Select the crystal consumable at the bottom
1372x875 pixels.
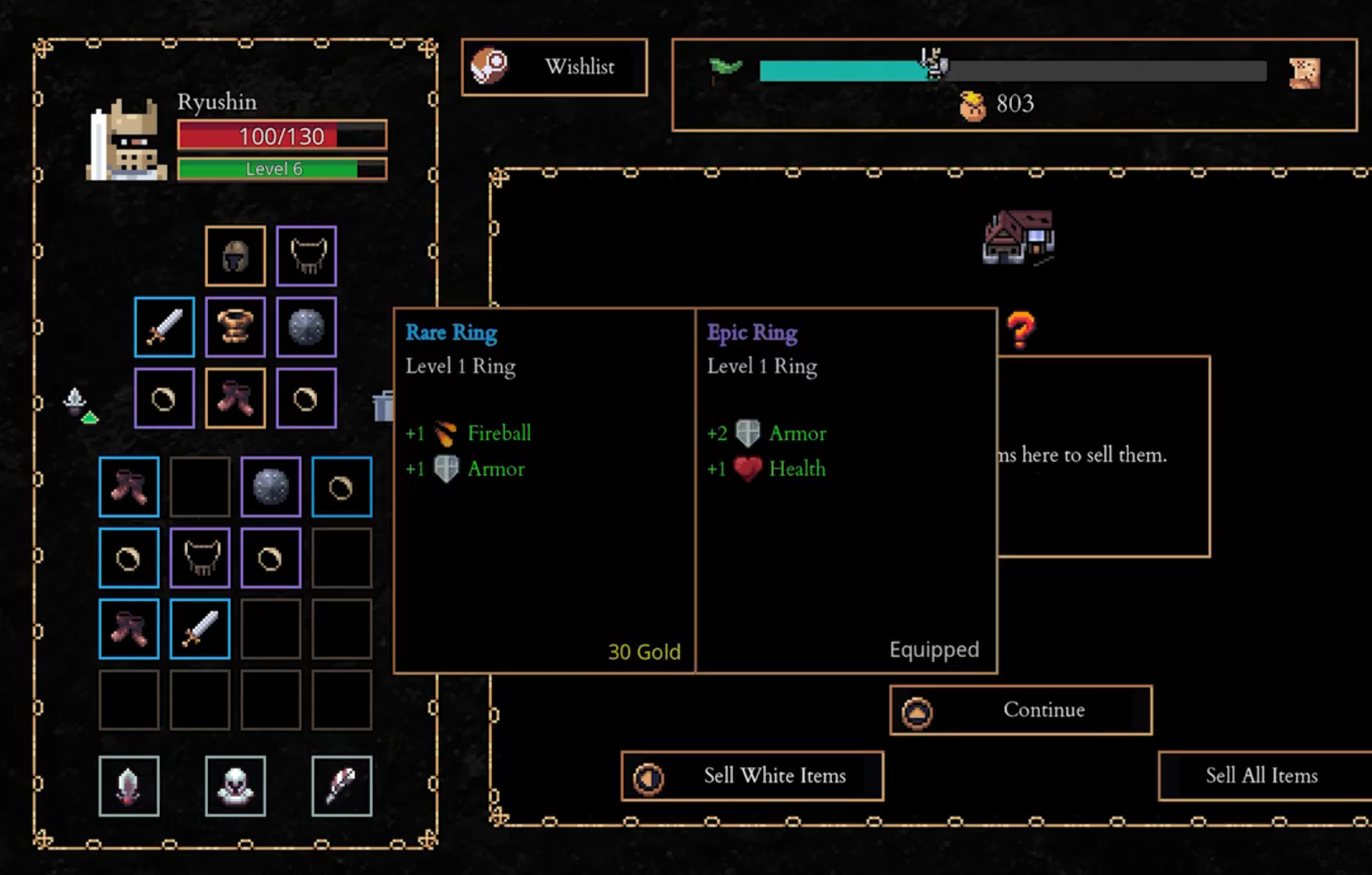click(128, 785)
